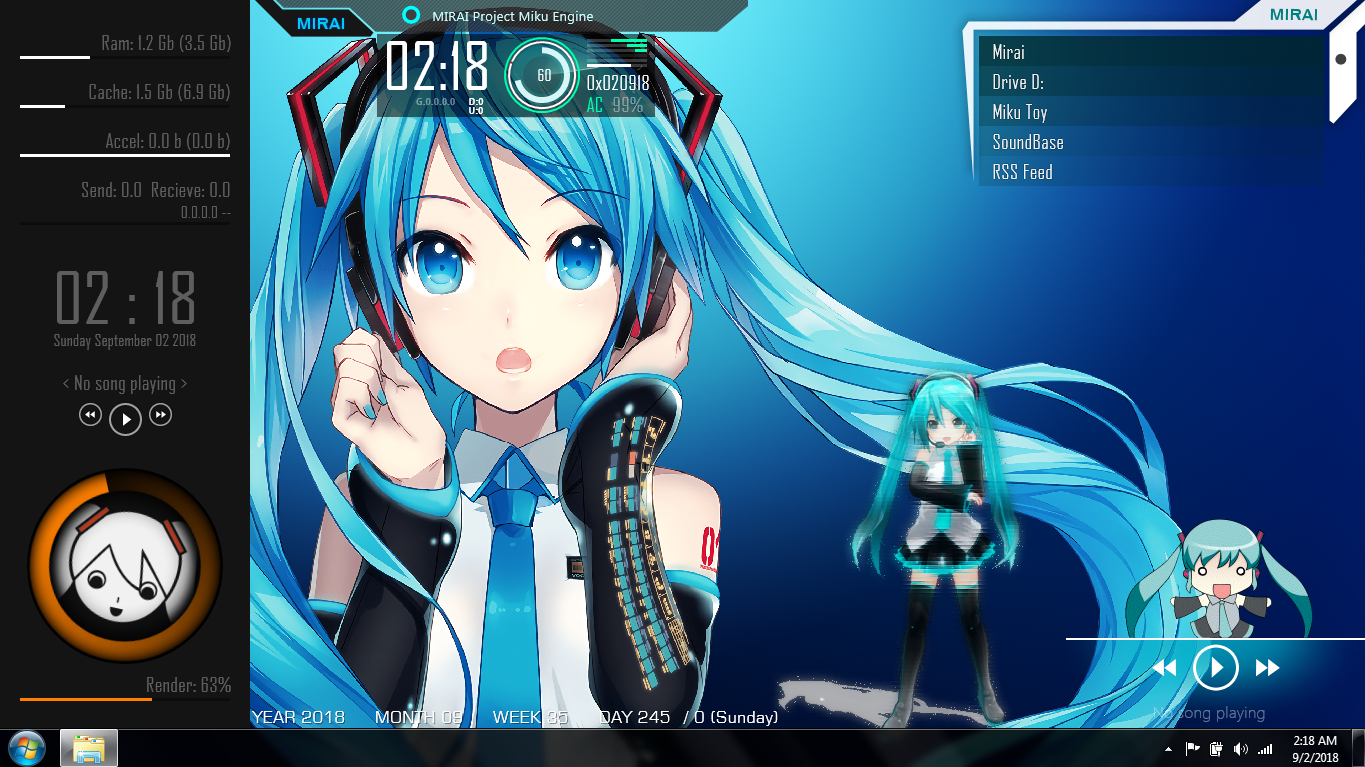This screenshot has width=1365, height=767.
Task: Click the volume icon in system tray
Action: click(x=1242, y=749)
